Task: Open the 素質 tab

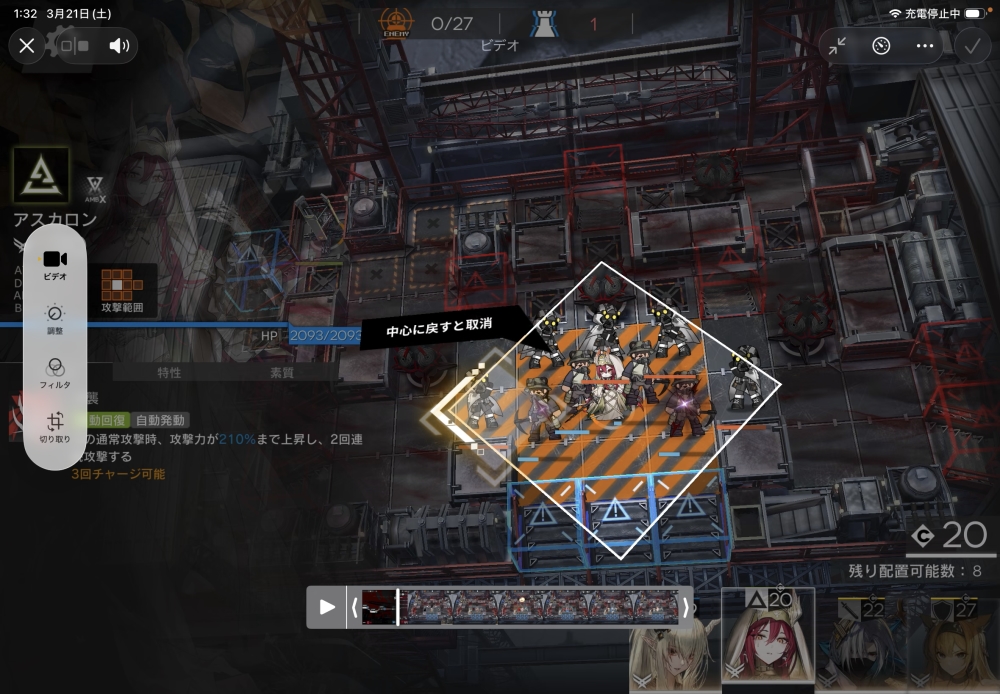Action: coord(282,373)
